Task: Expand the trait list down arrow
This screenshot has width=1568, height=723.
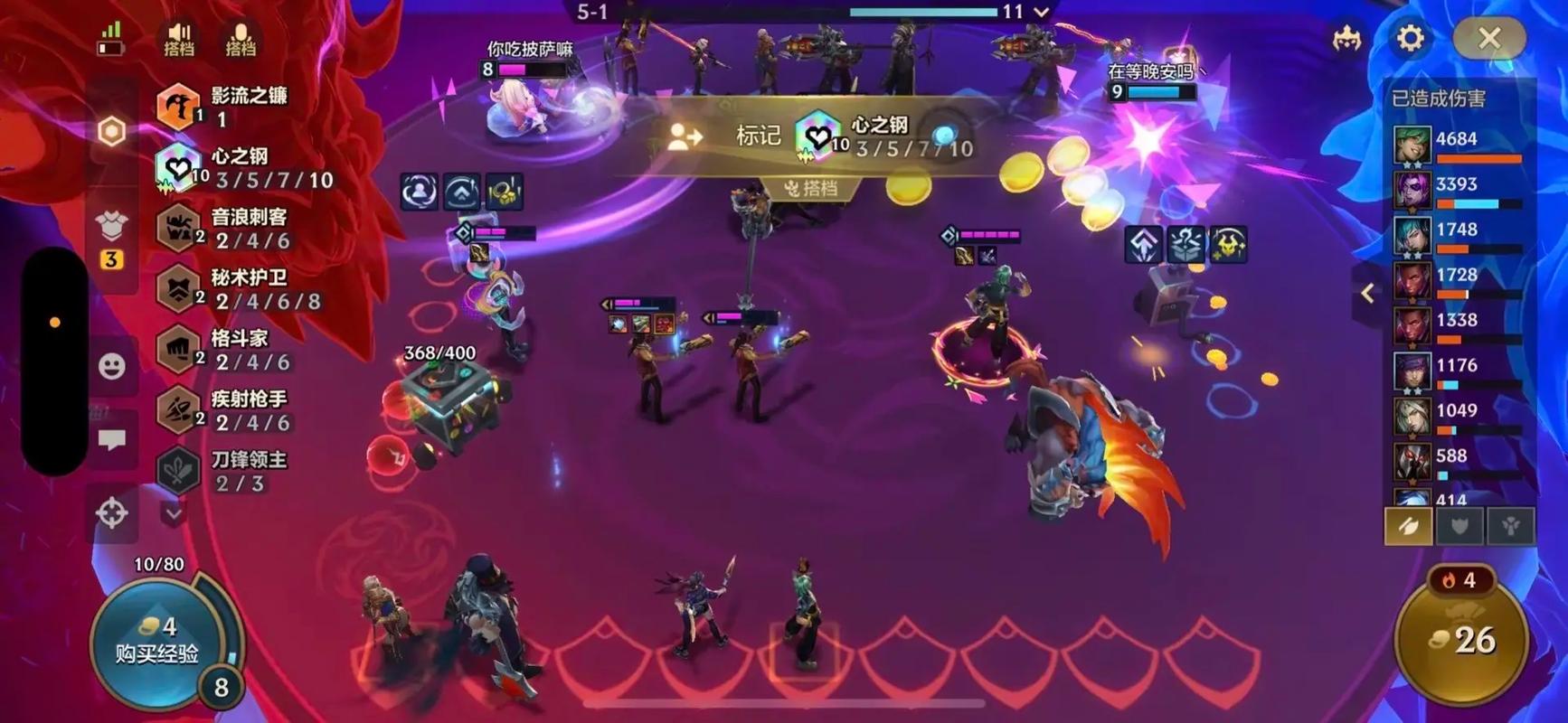Action: [174, 513]
